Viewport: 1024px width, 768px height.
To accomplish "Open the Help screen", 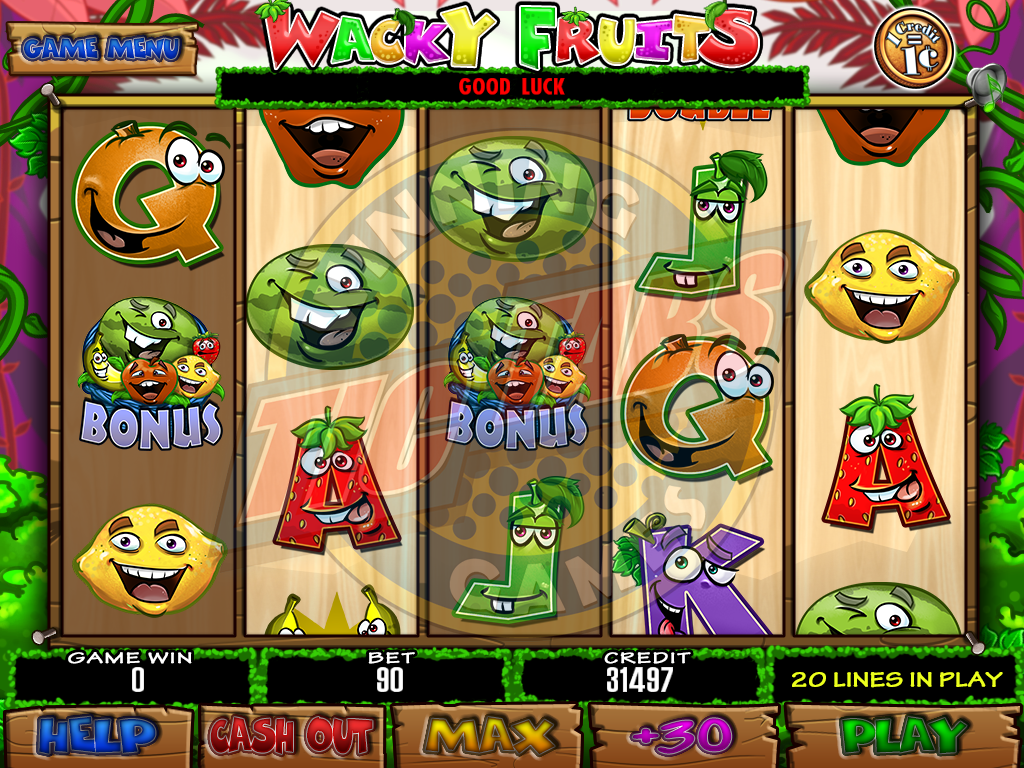I will 98,737.
